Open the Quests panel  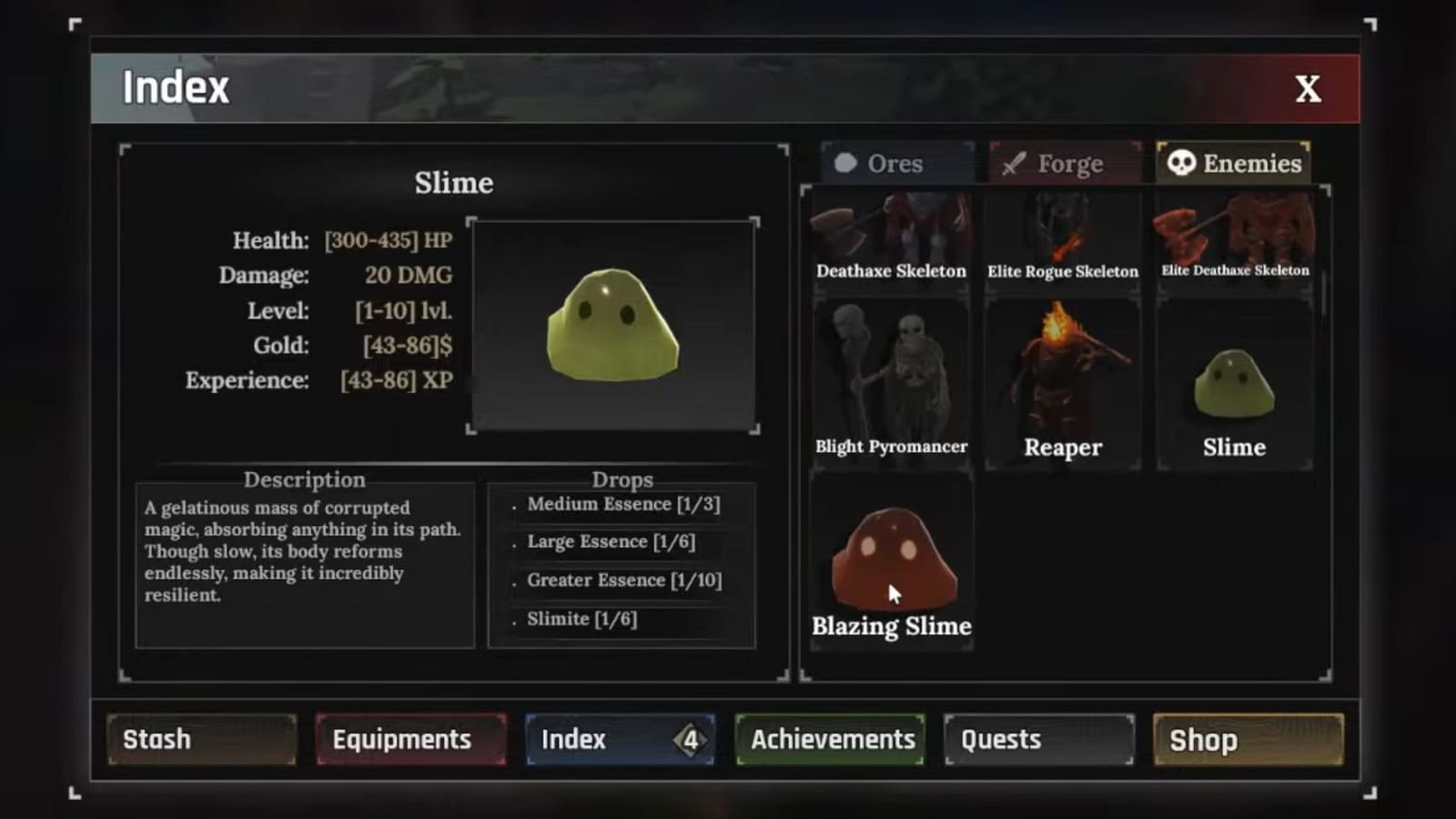click(x=1037, y=739)
